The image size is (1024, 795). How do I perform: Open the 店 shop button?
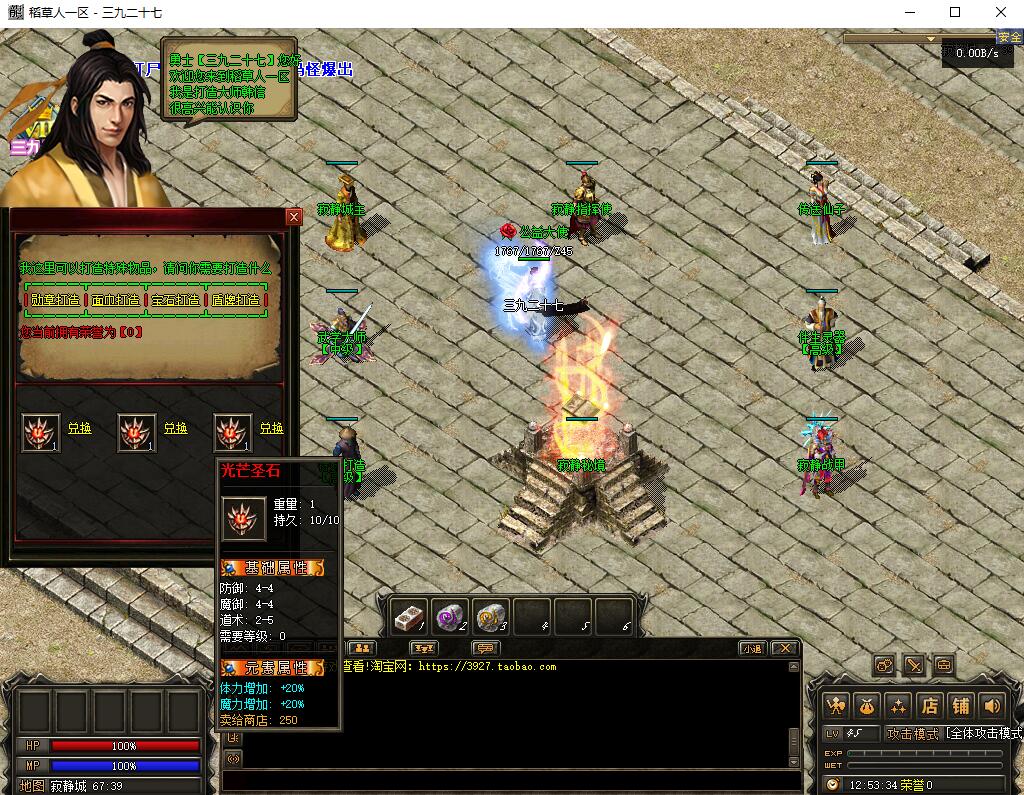coord(929,705)
